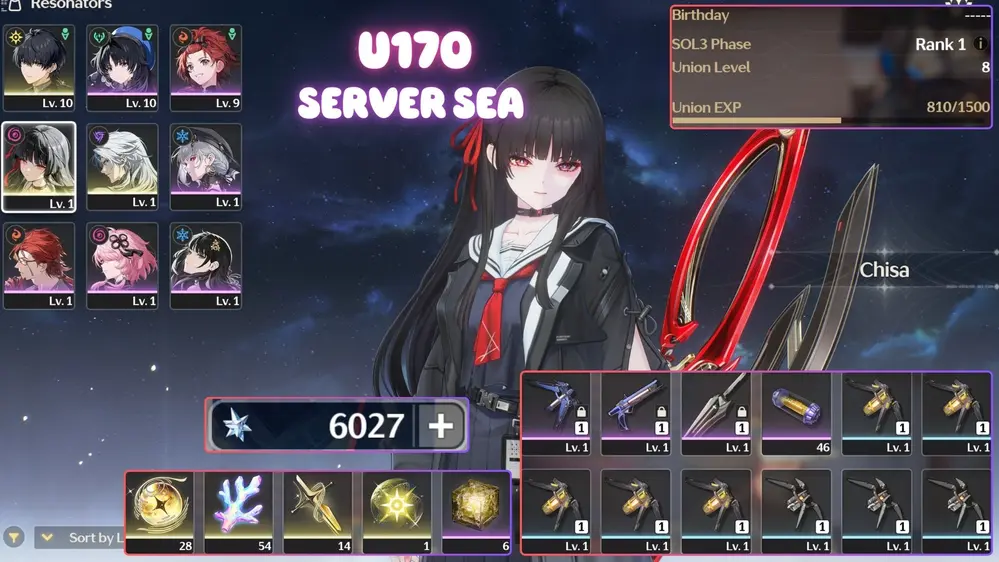Open the SOL3 Phase info icon
The width and height of the screenshot is (999, 562).
click(x=981, y=44)
